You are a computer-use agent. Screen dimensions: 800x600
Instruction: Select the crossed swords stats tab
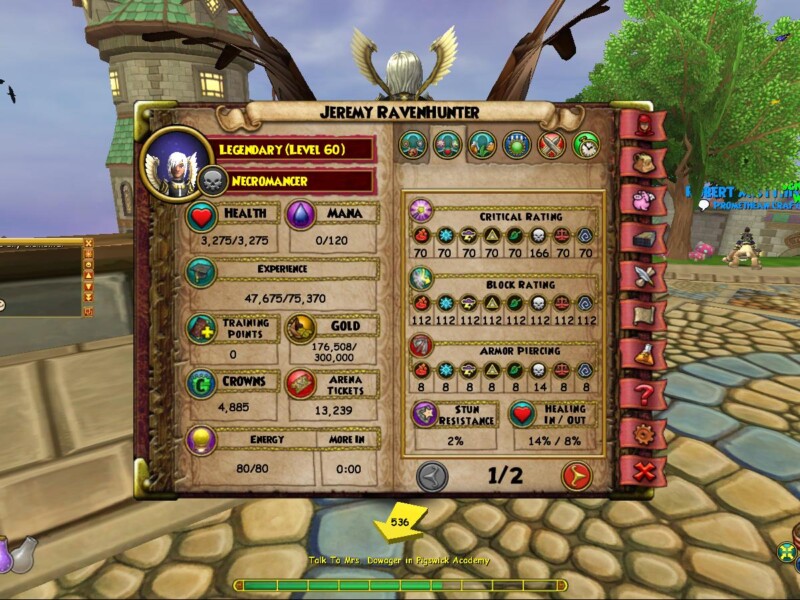coord(552,145)
